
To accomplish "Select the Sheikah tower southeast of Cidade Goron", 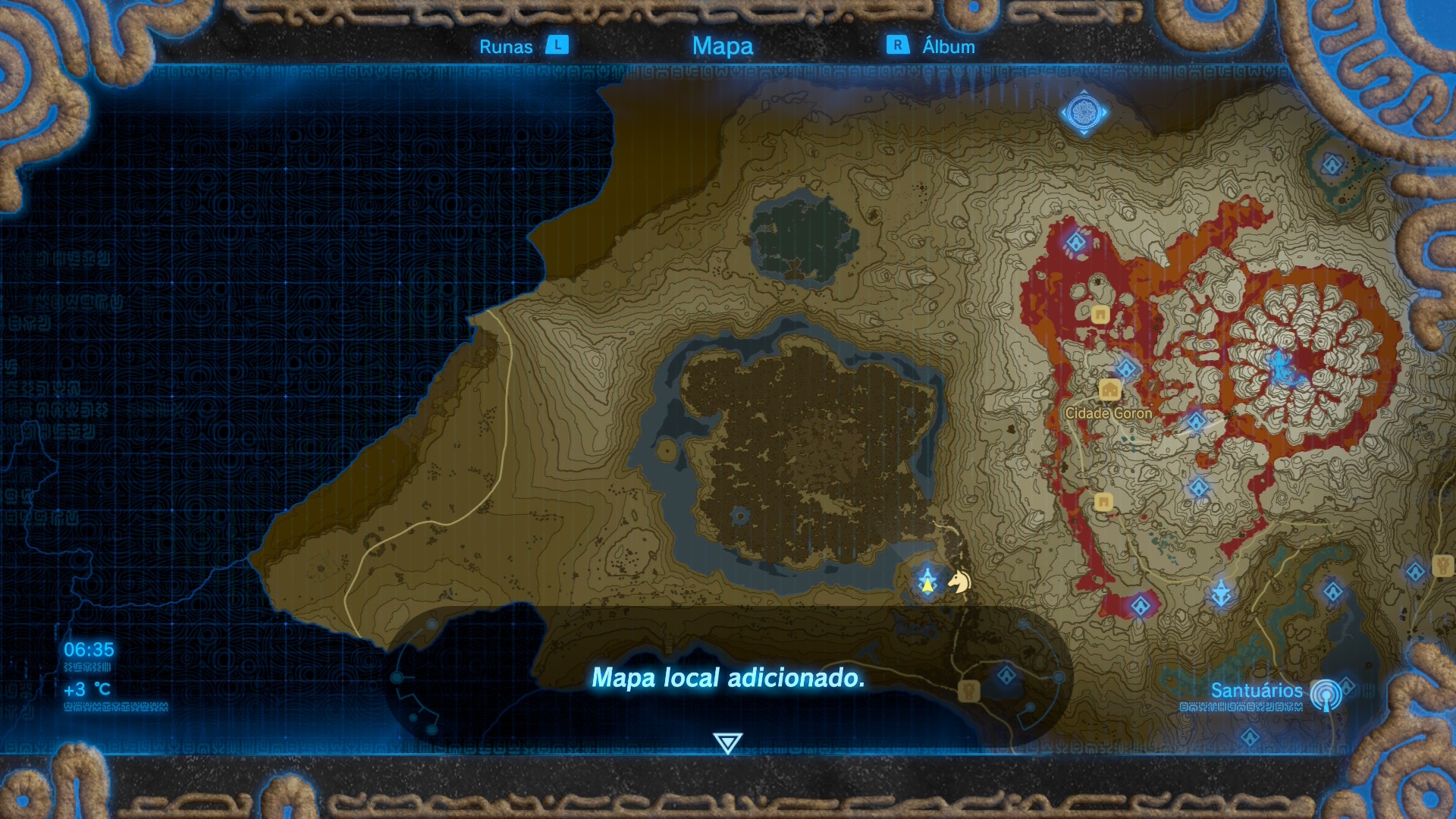I will click(1221, 592).
